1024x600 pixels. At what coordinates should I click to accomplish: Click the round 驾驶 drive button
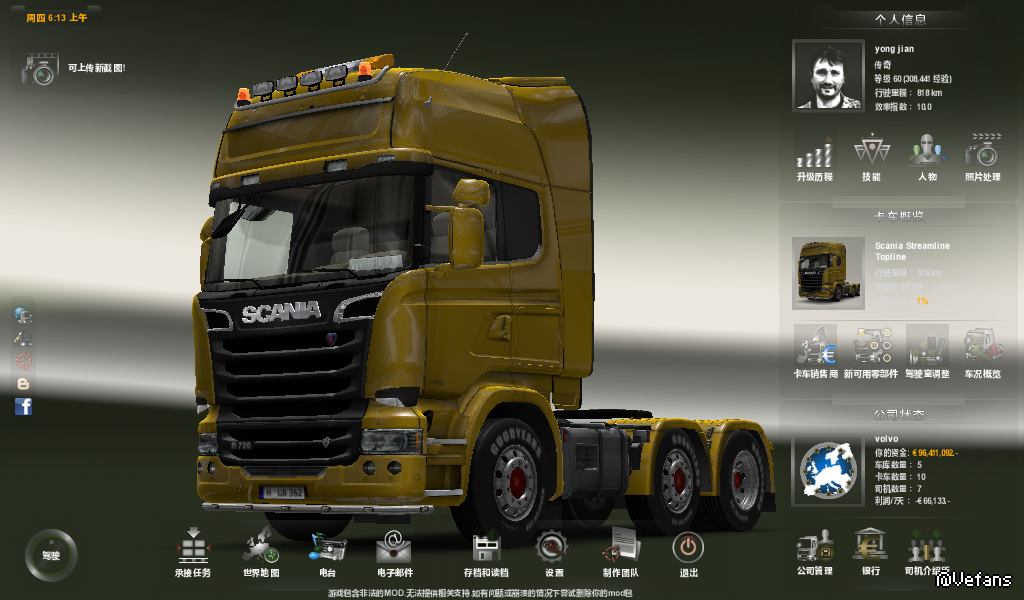click(x=50, y=554)
